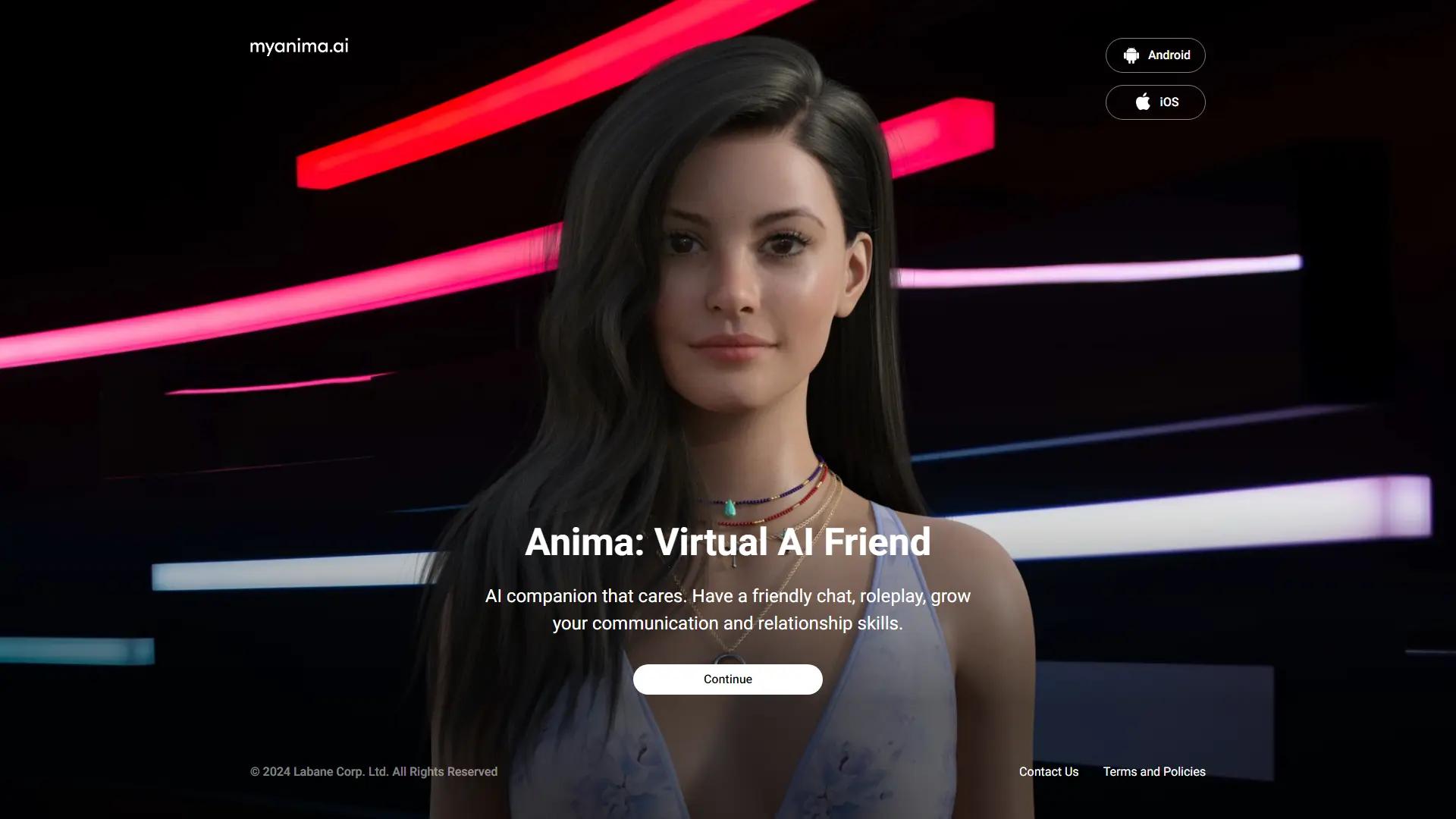Click the Android button top right
The height and width of the screenshot is (819, 1456).
pos(1155,55)
